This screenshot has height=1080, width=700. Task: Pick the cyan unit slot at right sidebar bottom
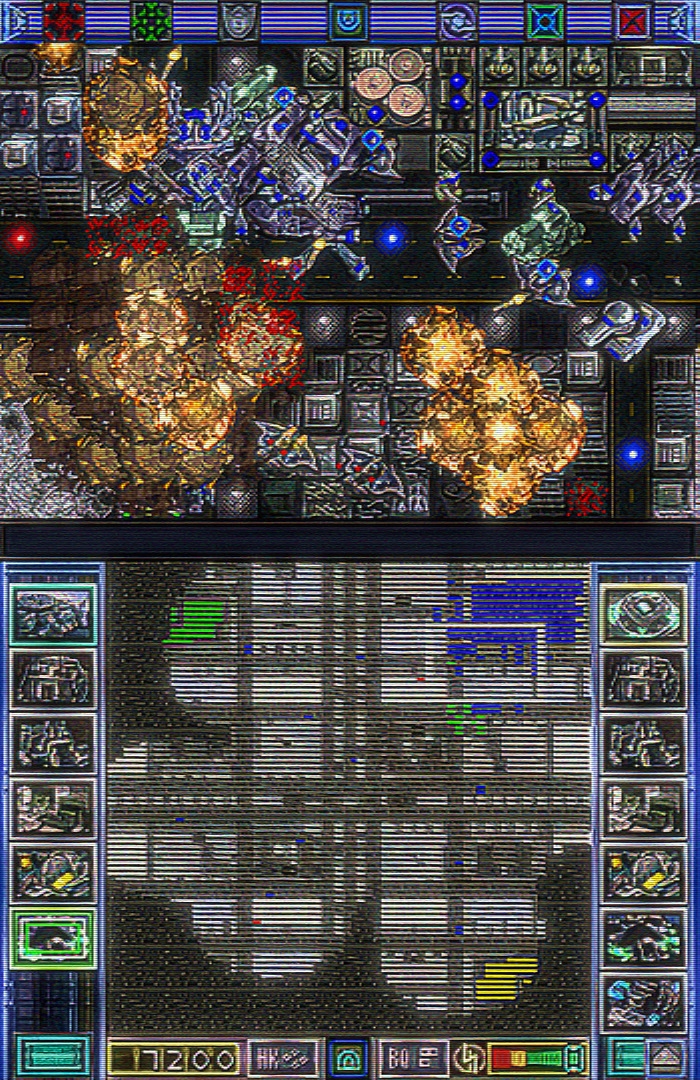click(x=644, y=1000)
